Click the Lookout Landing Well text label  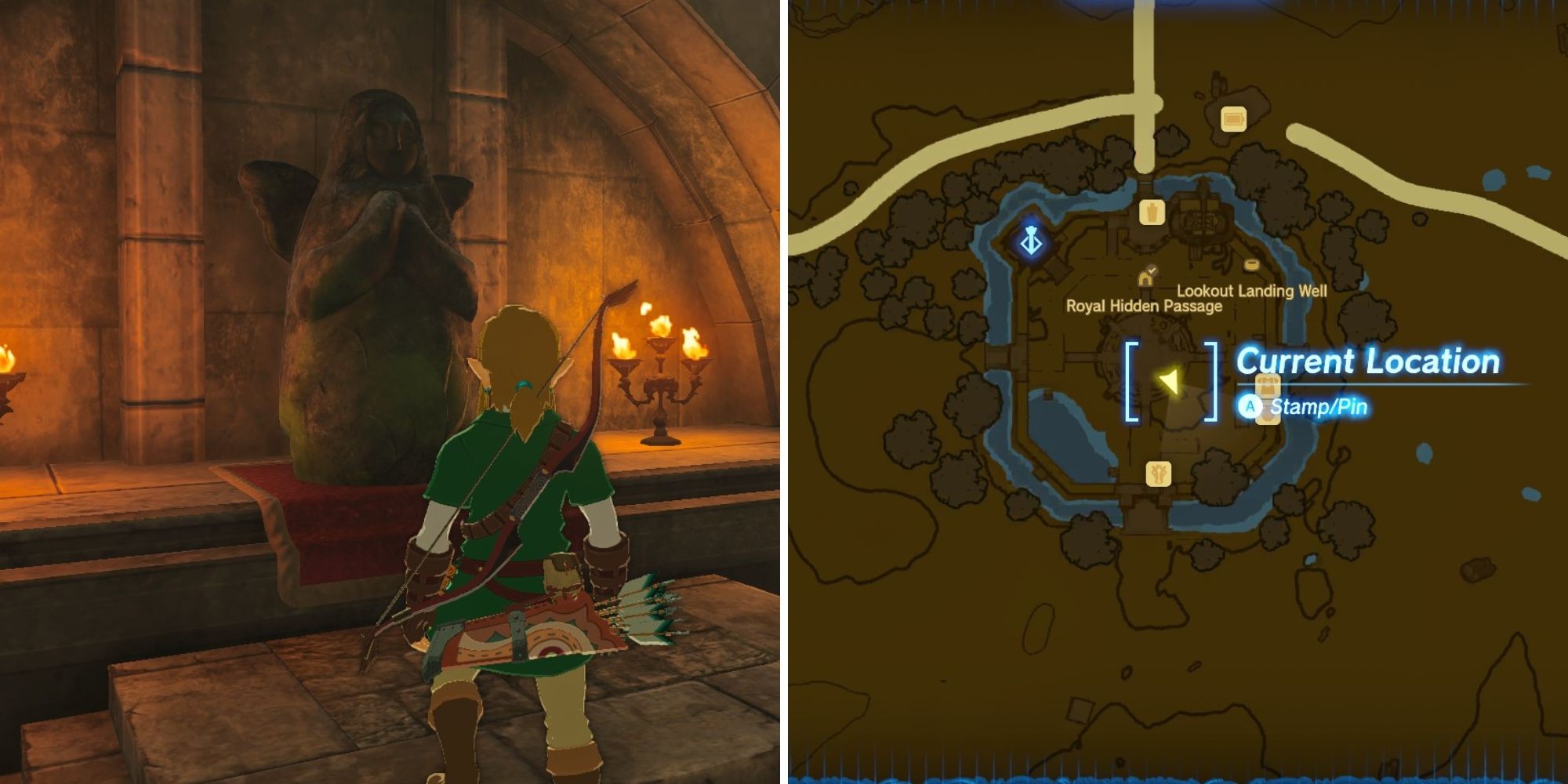[1251, 291]
